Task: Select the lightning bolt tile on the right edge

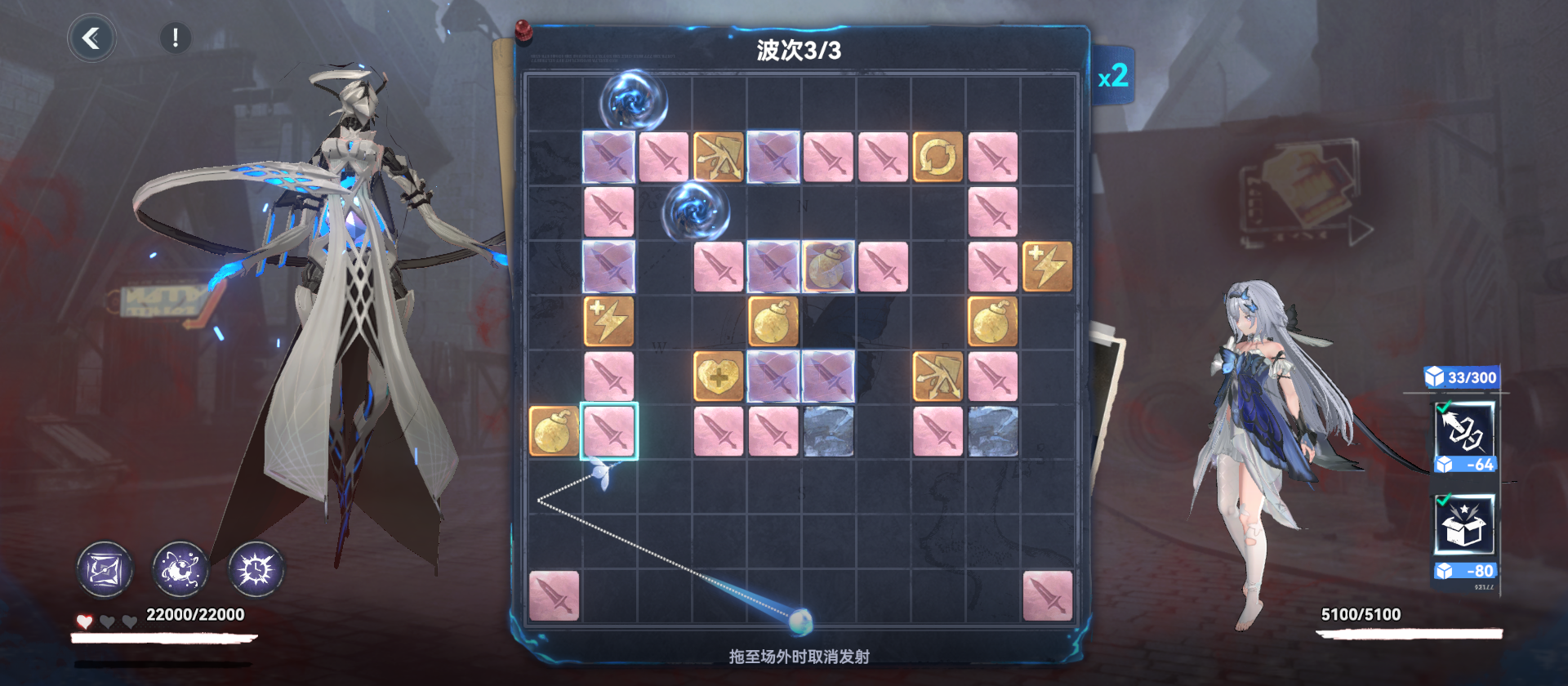Action: pos(1048,265)
